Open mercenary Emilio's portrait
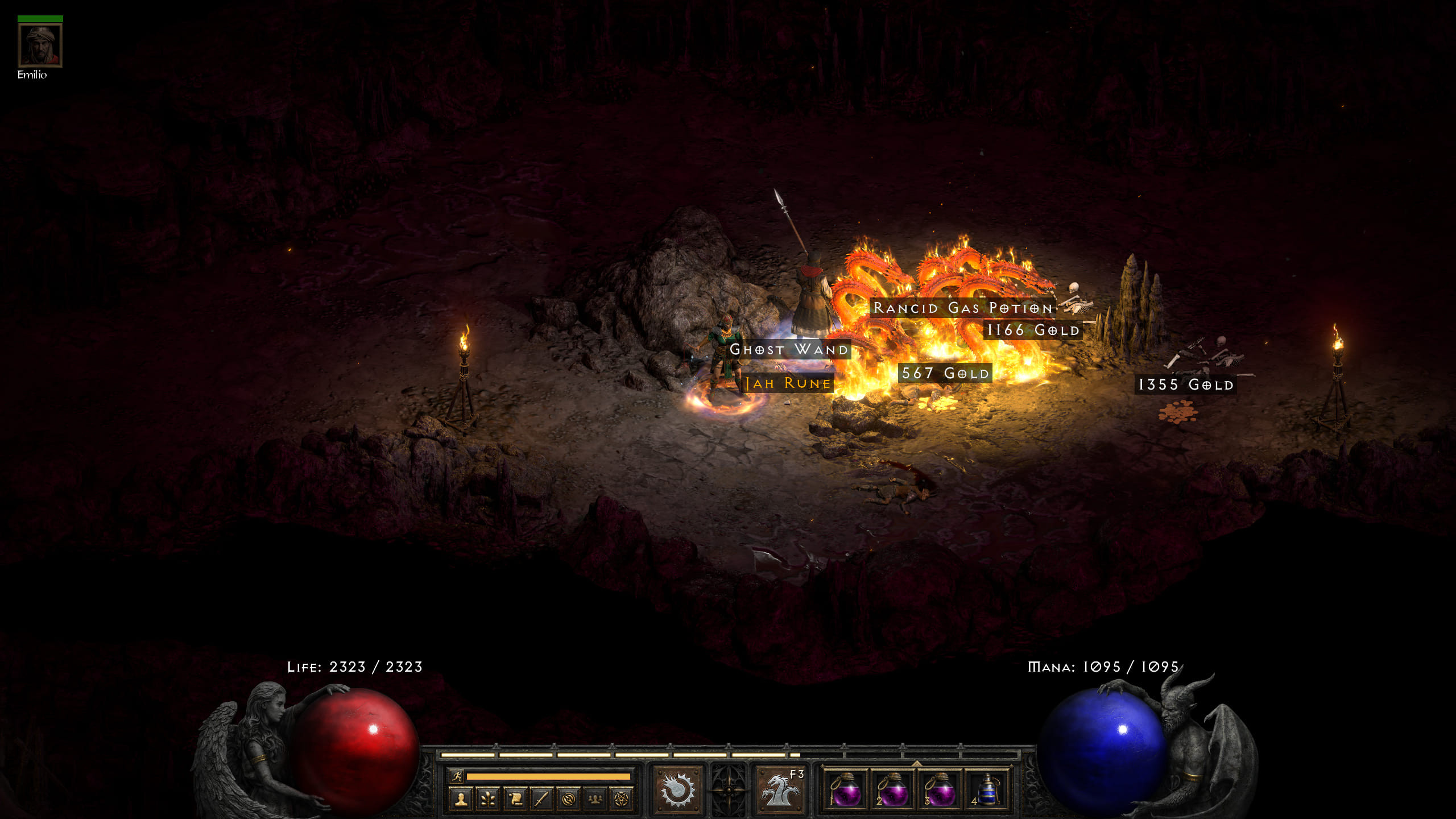Viewport: 1456px width, 819px height. 40,45
